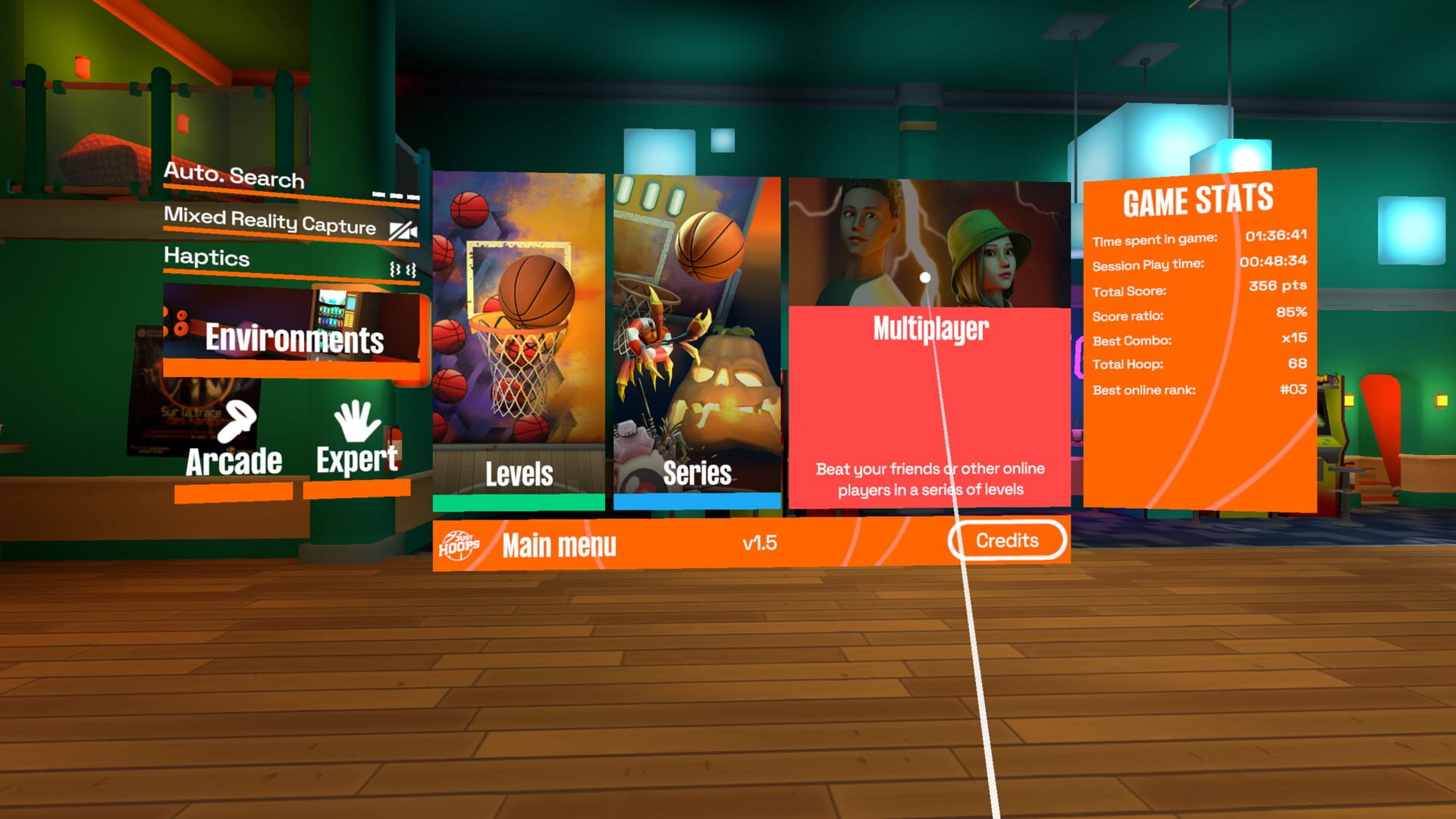Open the Levels basketball artwork panel
The width and height of the screenshot is (1456, 819).
click(x=517, y=311)
